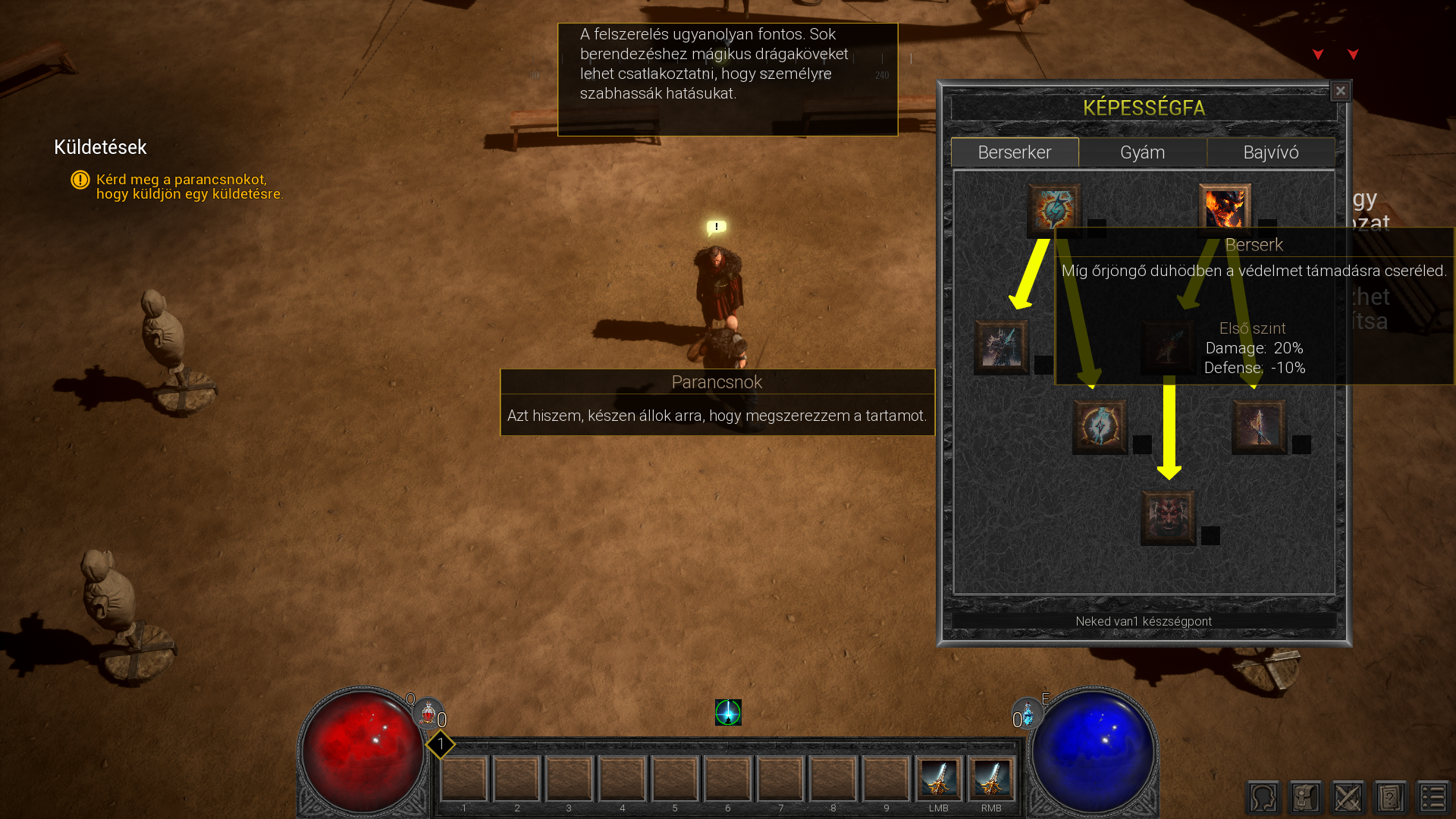Use the blue mana potion
The image size is (1456, 819).
coord(1028,714)
